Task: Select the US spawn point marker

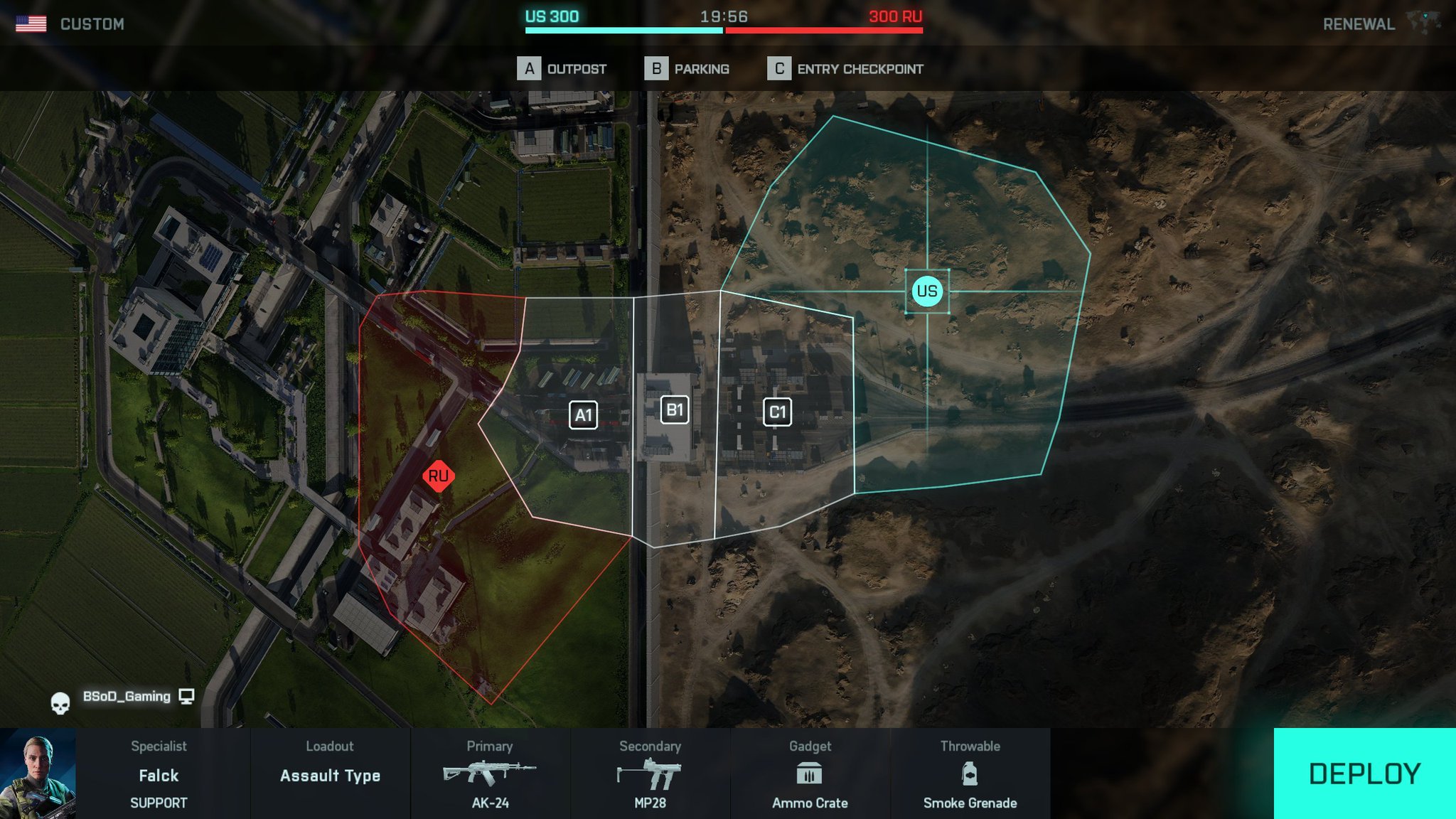Action: coord(926,291)
